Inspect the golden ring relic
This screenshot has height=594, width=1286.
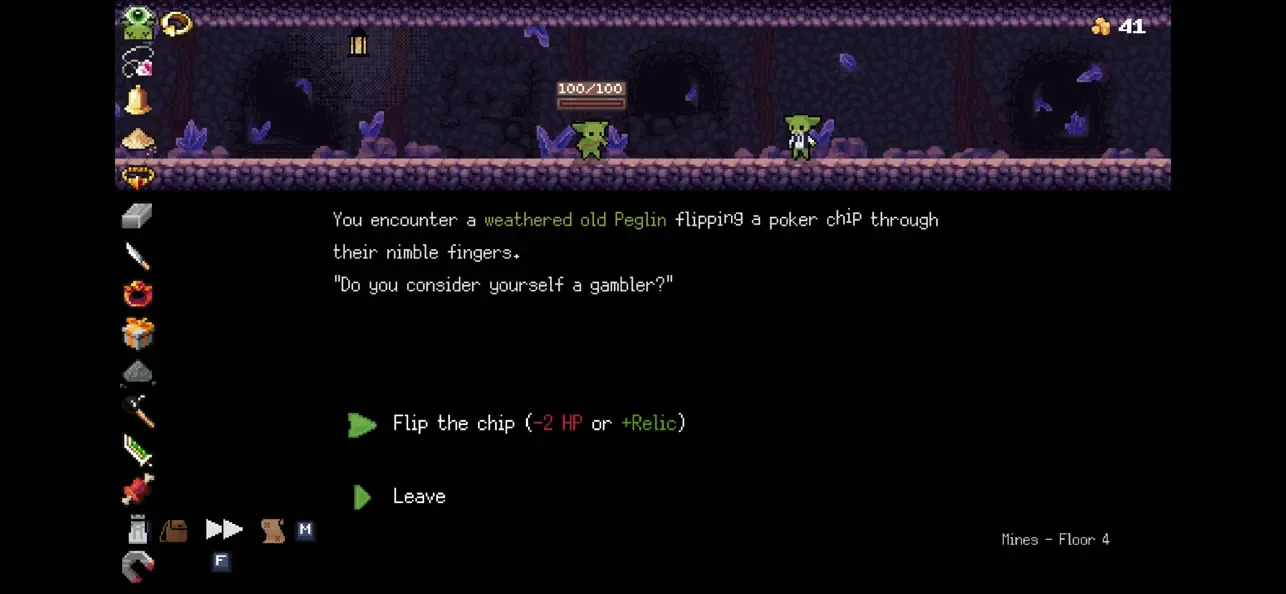(x=176, y=23)
